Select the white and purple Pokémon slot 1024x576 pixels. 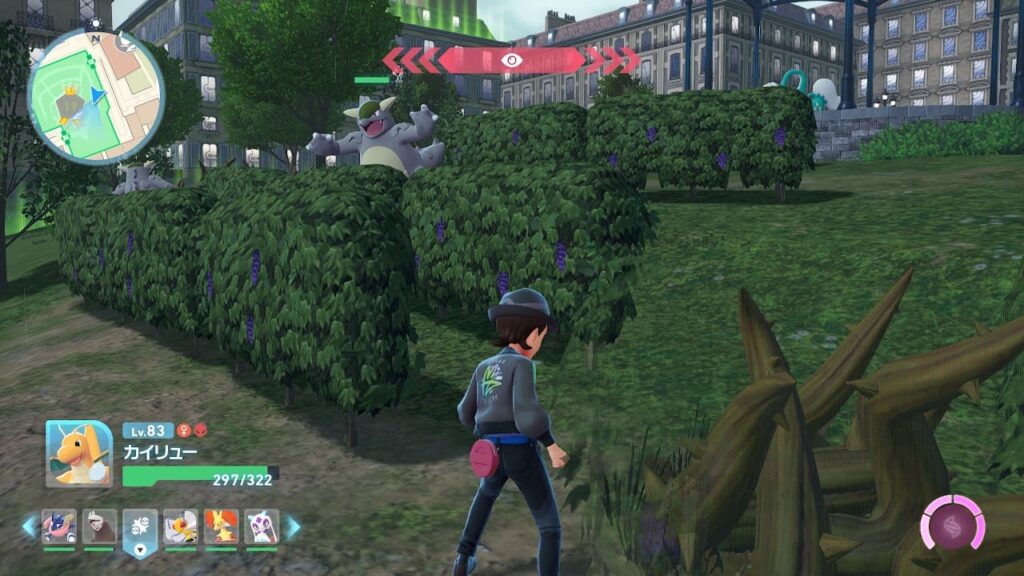pos(261,526)
